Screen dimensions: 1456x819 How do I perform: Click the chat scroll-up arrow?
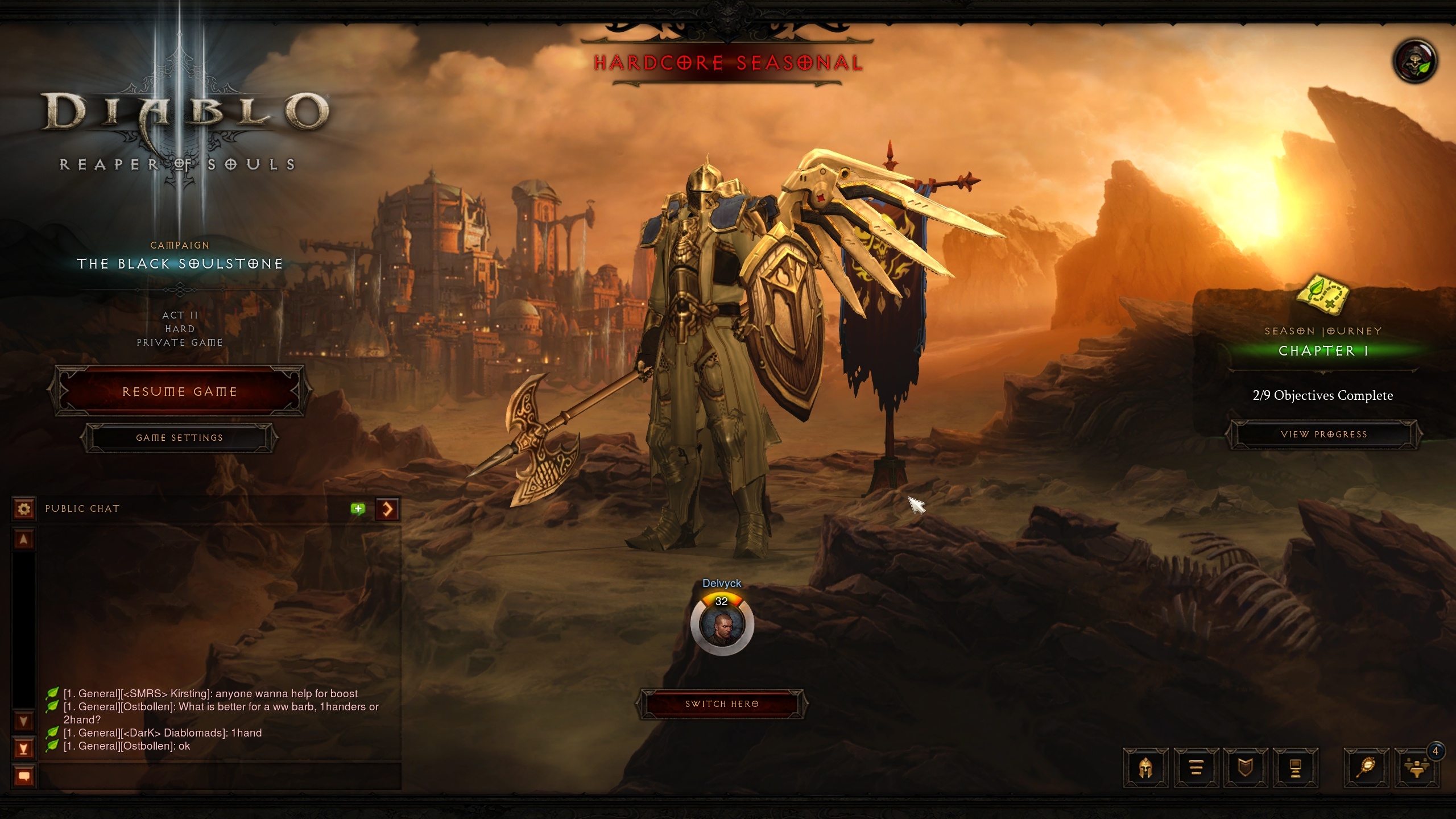pos(24,539)
